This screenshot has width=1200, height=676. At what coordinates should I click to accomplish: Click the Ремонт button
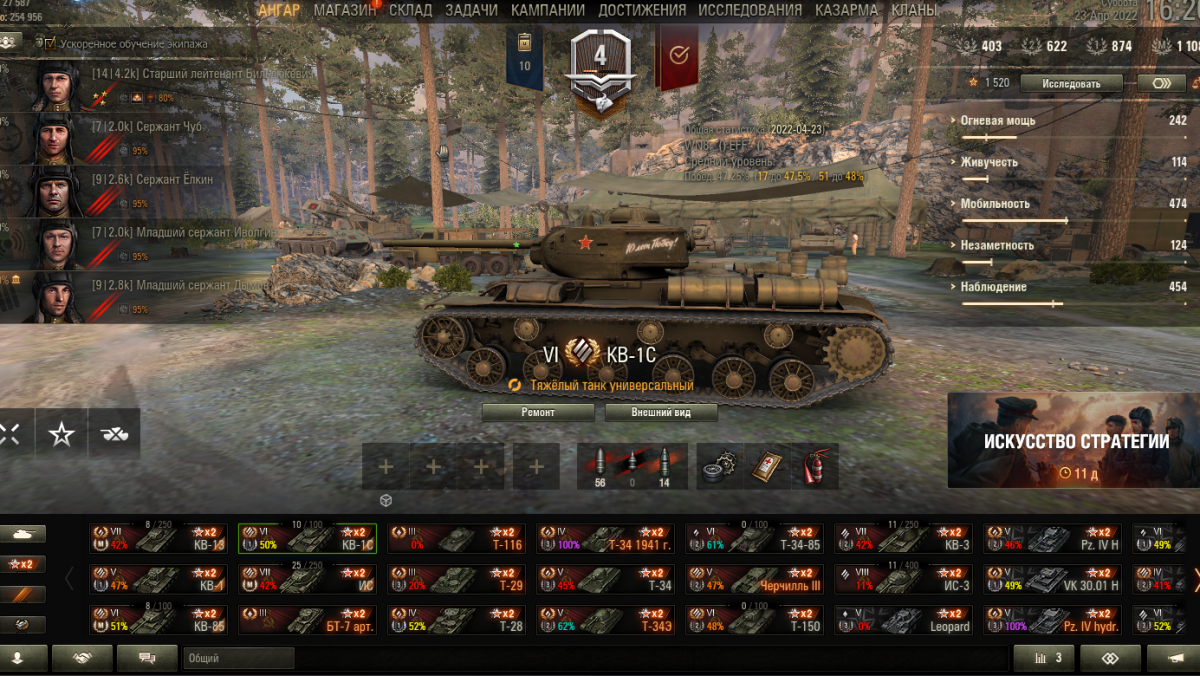(x=538, y=412)
